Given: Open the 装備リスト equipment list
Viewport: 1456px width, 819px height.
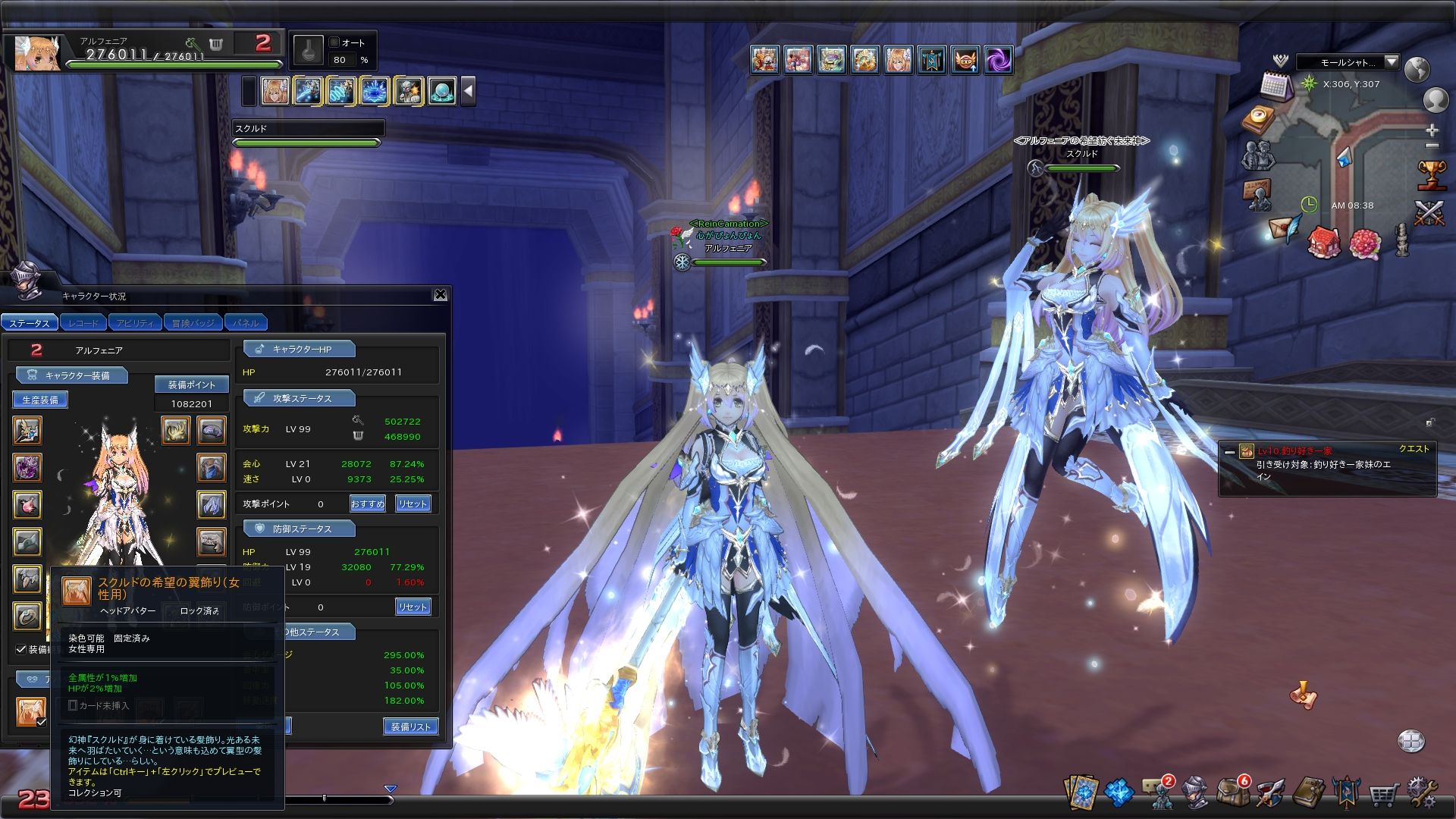Looking at the screenshot, I should 410,726.
